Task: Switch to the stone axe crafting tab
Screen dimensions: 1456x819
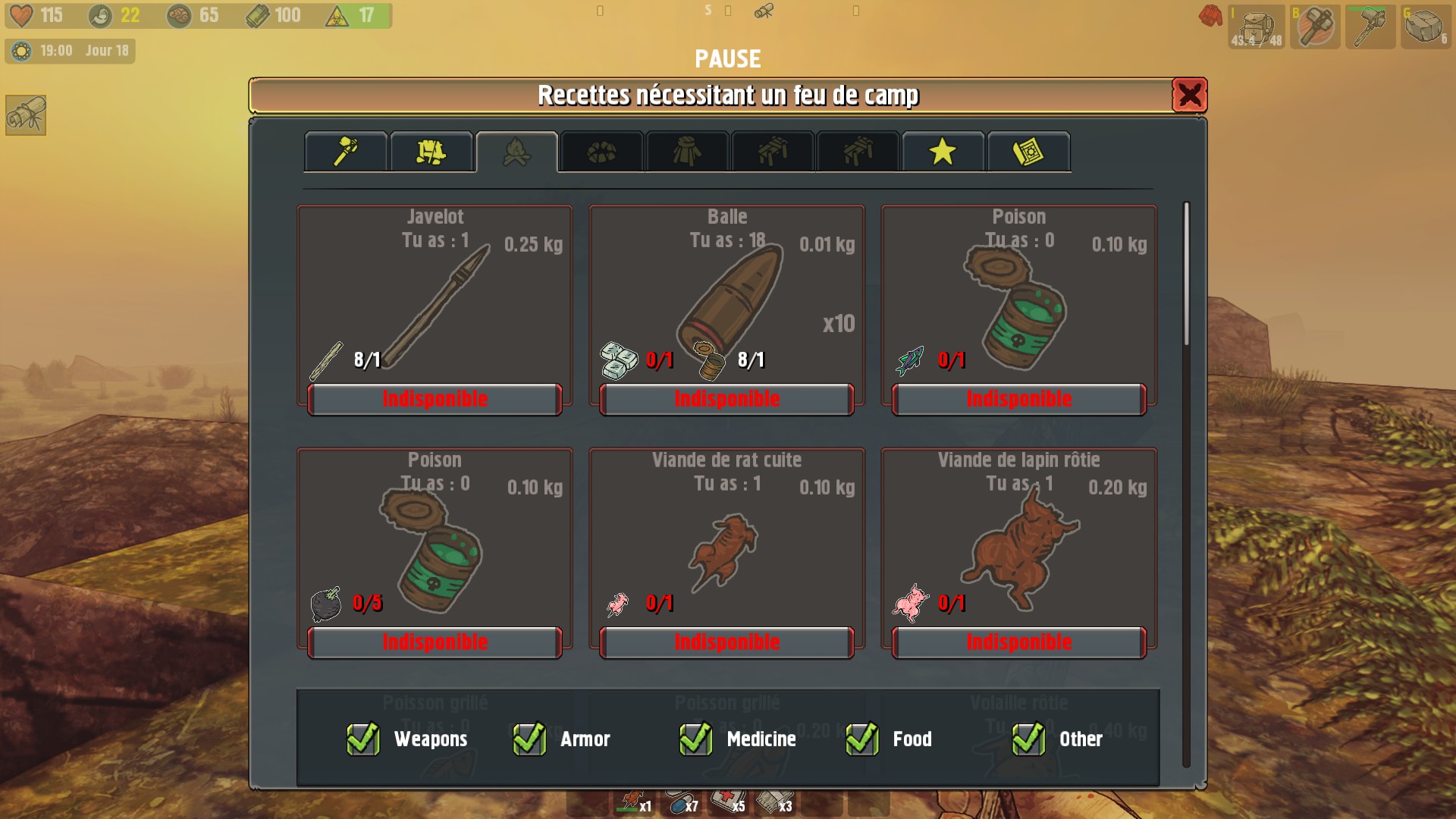Action: [x=345, y=151]
